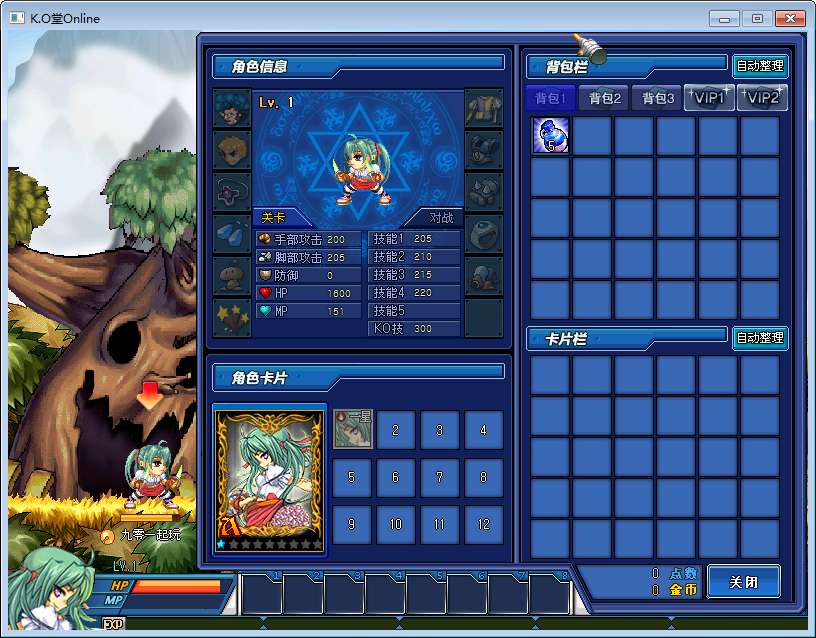Image resolution: width=816 pixels, height=638 pixels.
Task: Switch to the 背包1 tab
Action: pyautogui.click(x=551, y=98)
